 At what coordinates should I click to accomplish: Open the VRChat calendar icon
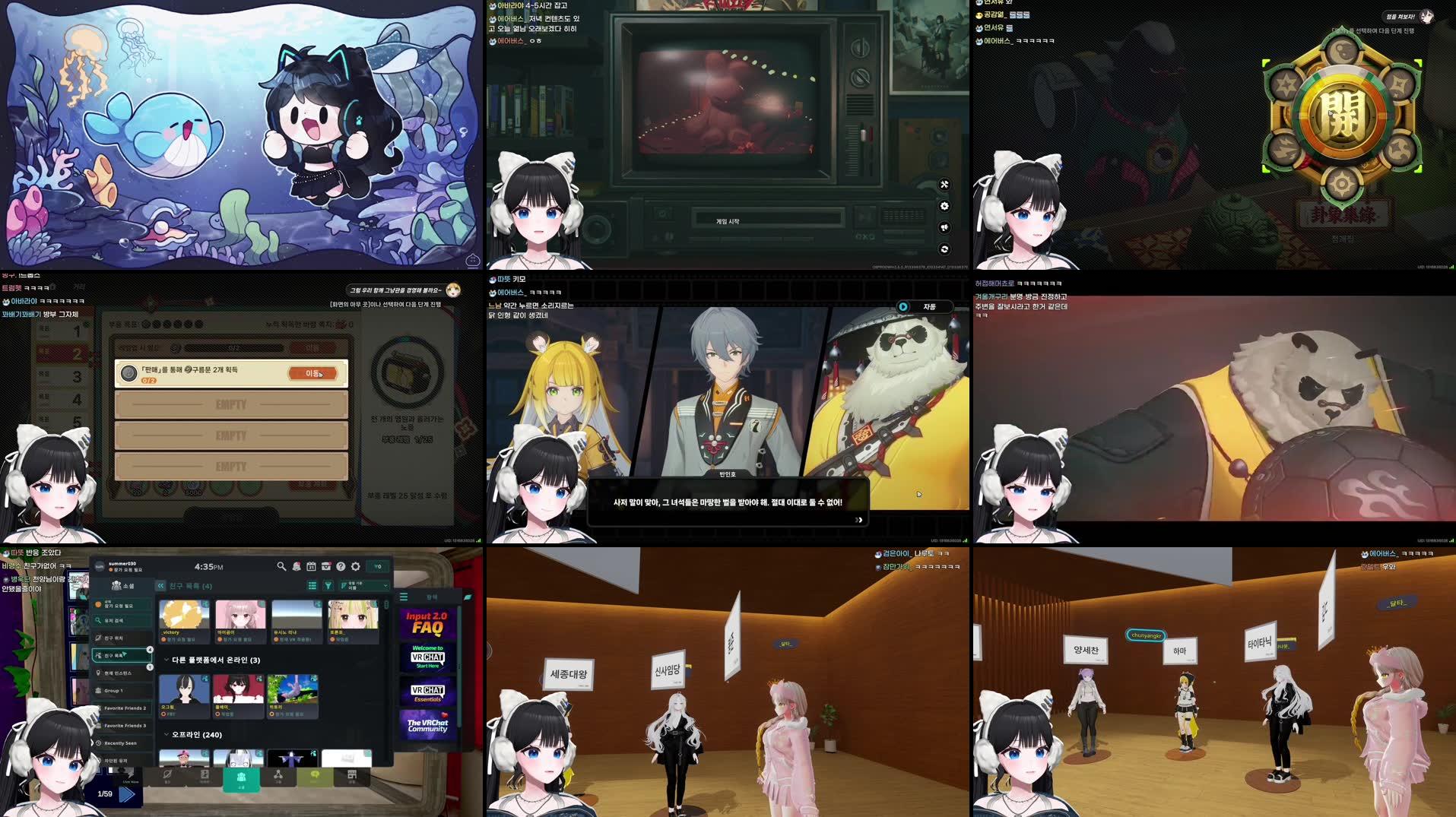(x=312, y=566)
